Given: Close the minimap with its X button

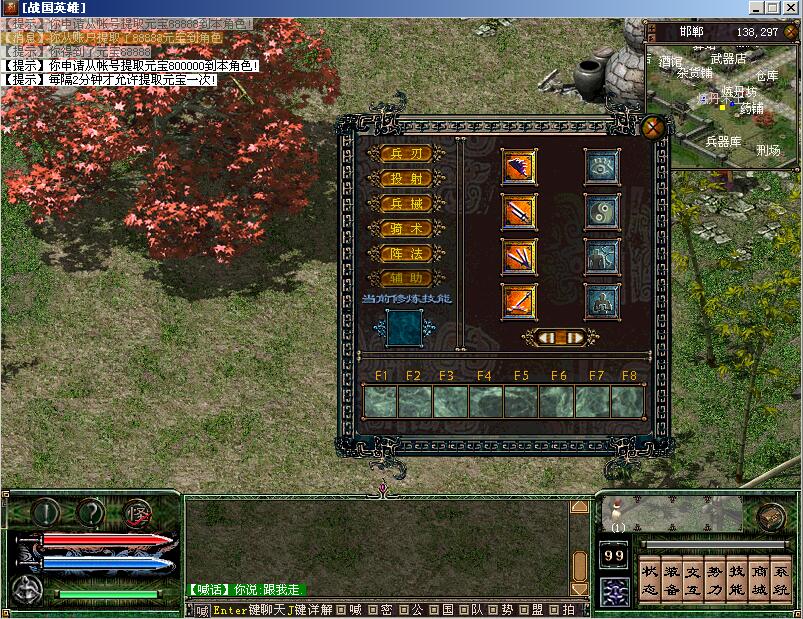Looking at the screenshot, I should point(792,31).
